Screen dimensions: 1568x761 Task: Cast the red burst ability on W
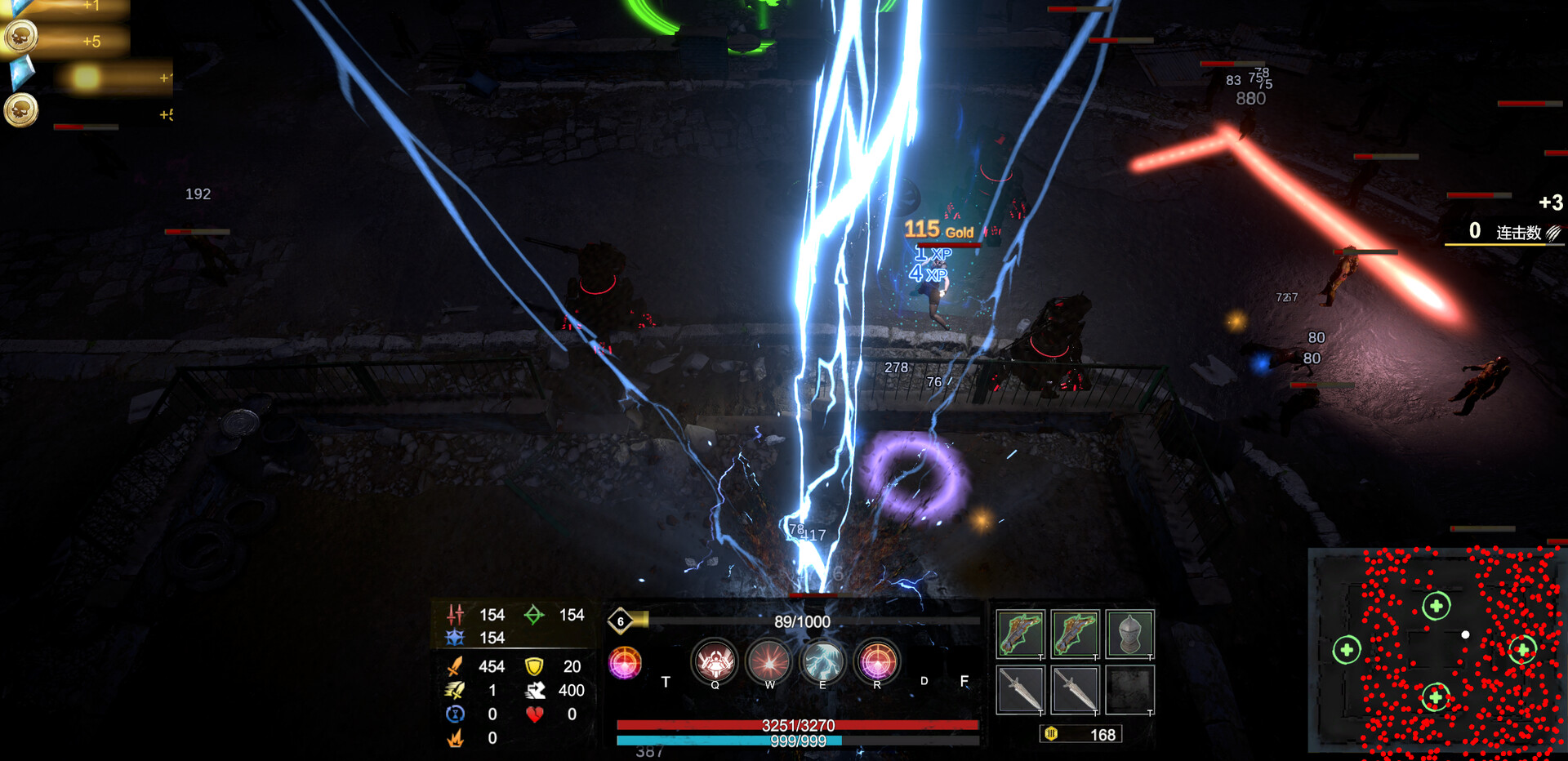(x=768, y=661)
